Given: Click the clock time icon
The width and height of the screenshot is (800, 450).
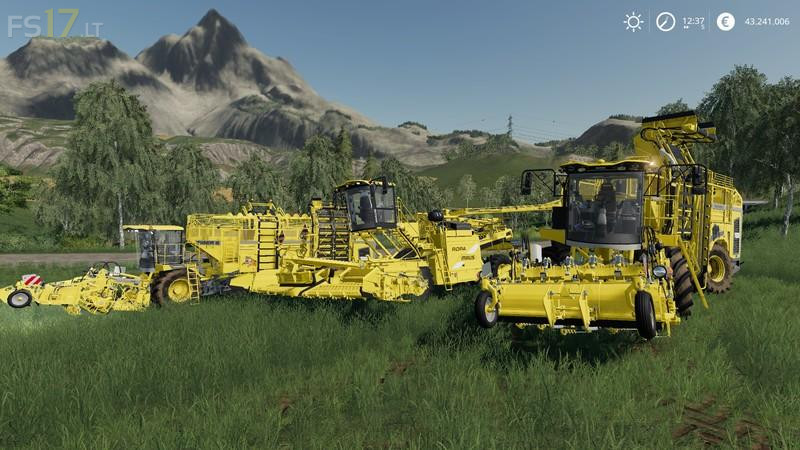Looking at the screenshot, I should [x=665, y=22].
